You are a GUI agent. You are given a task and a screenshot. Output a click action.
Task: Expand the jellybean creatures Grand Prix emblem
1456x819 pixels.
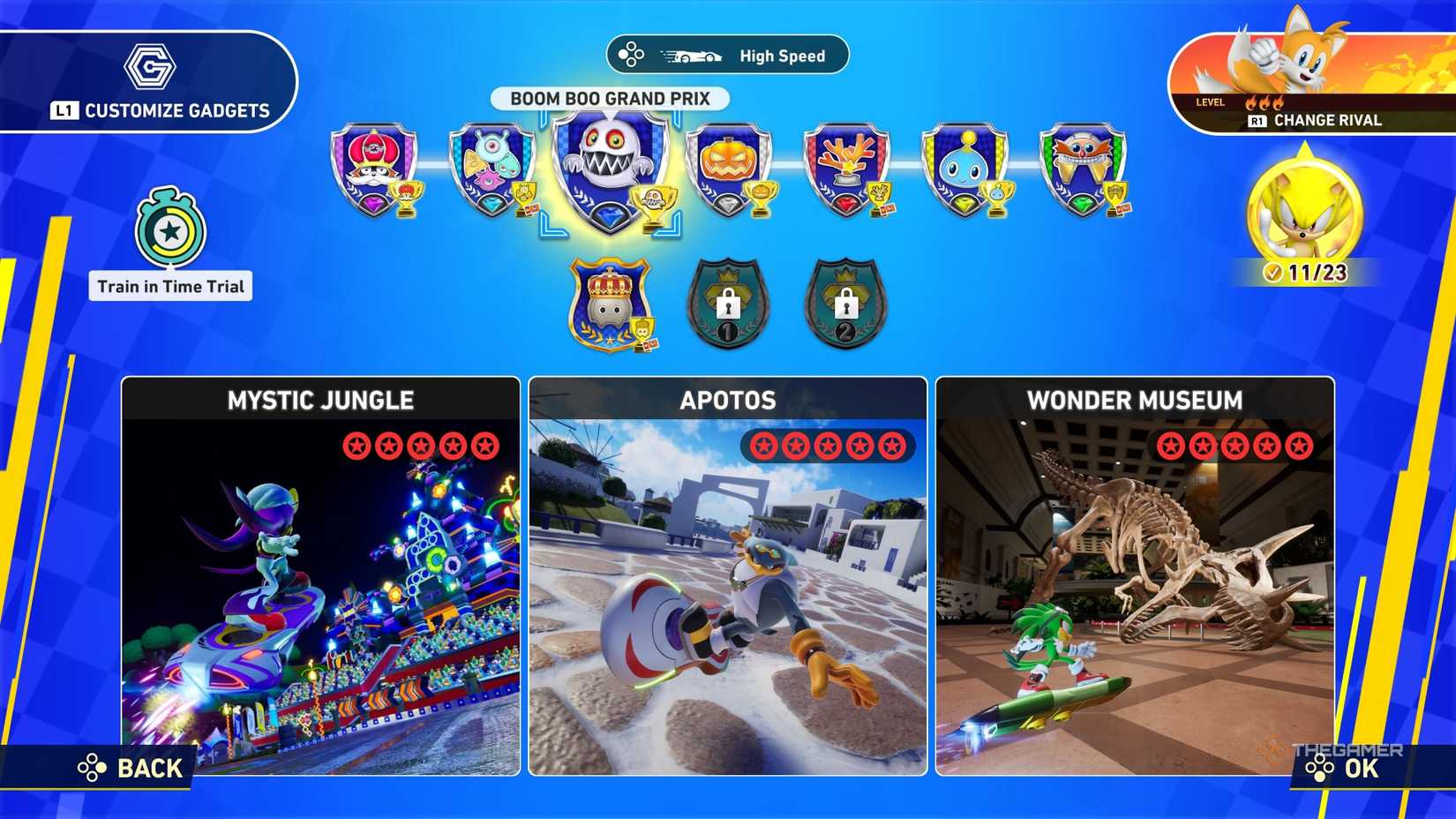click(491, 168)
